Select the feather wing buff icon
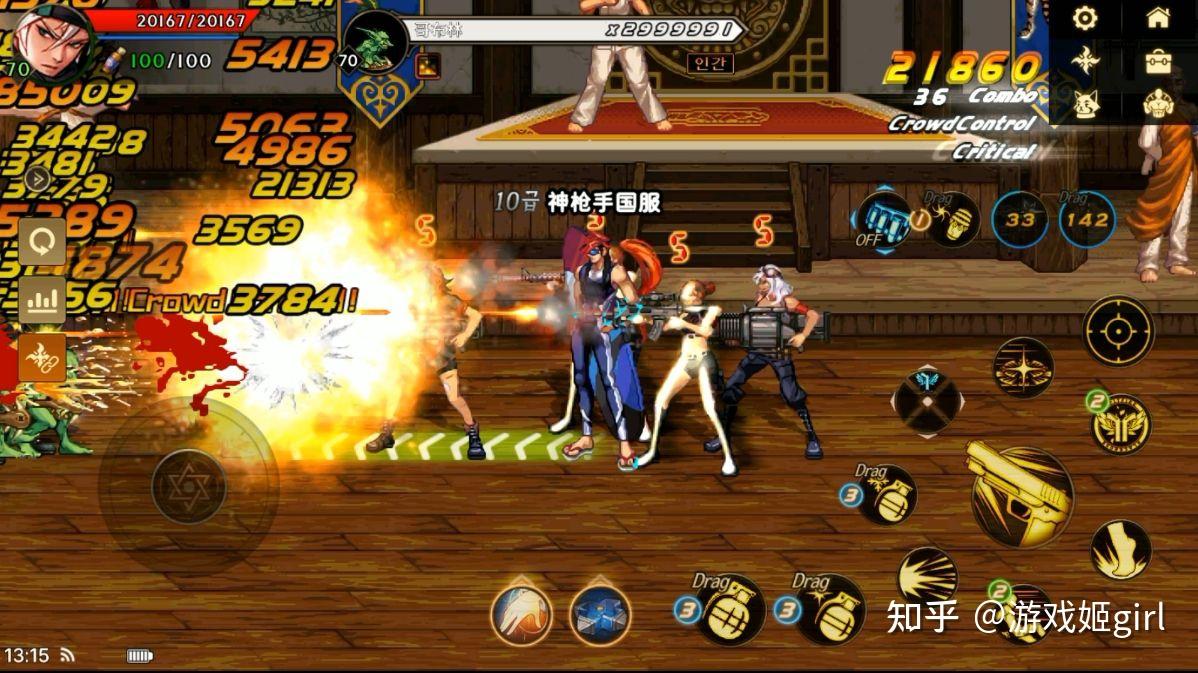 click(521, 613)
